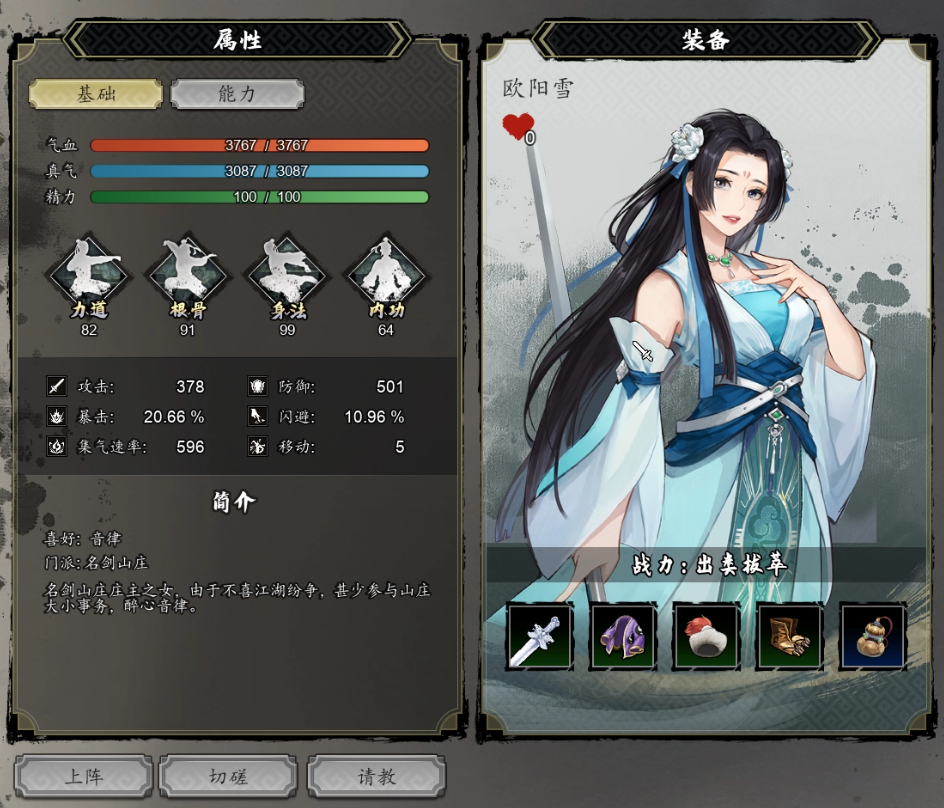Switch to the 基础 tab
The height and width of the screenshot is (808, 944).
click(x=96, y=94)
